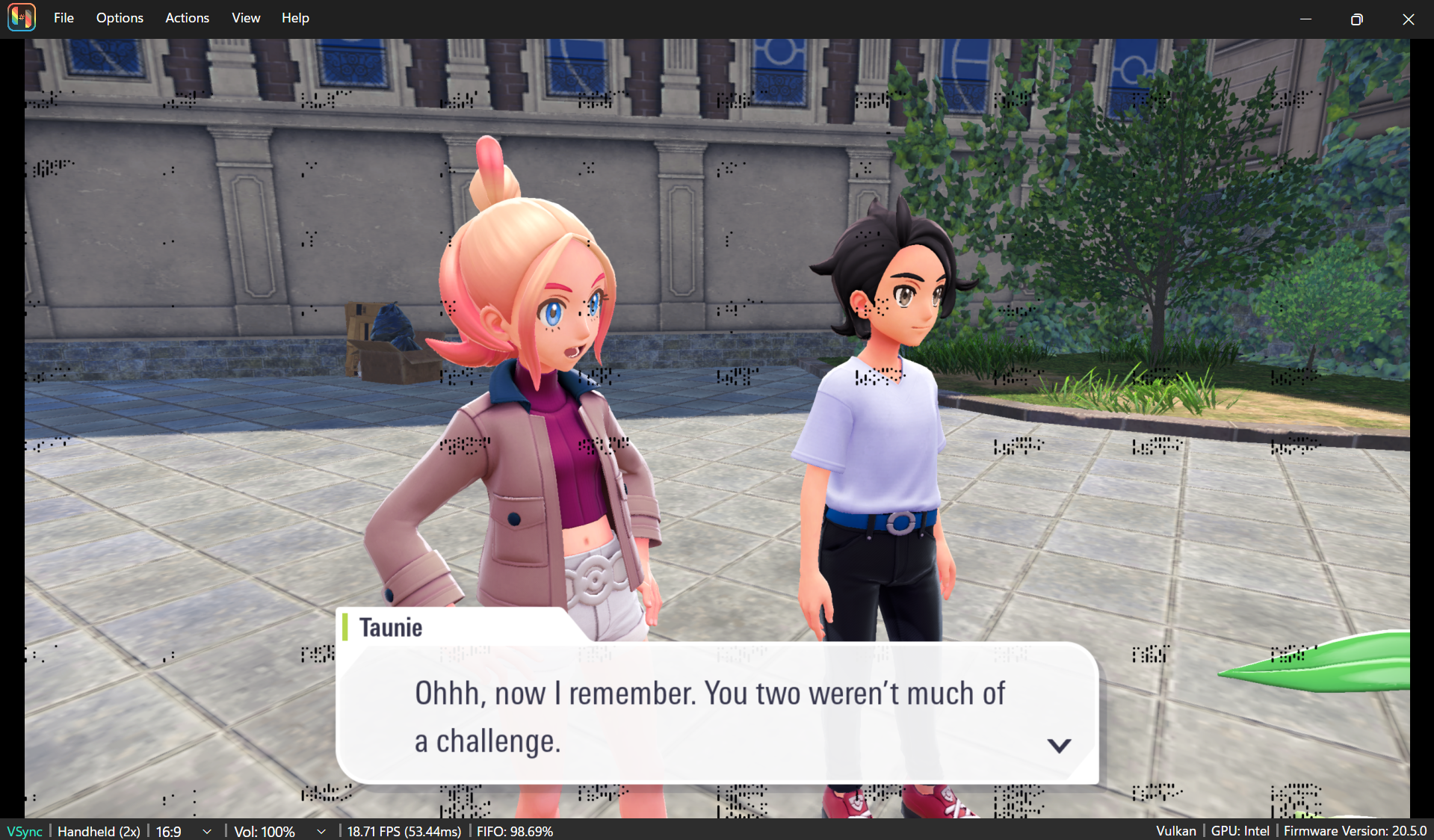
Task: Open the Options menu
Action: pos(120,18)
